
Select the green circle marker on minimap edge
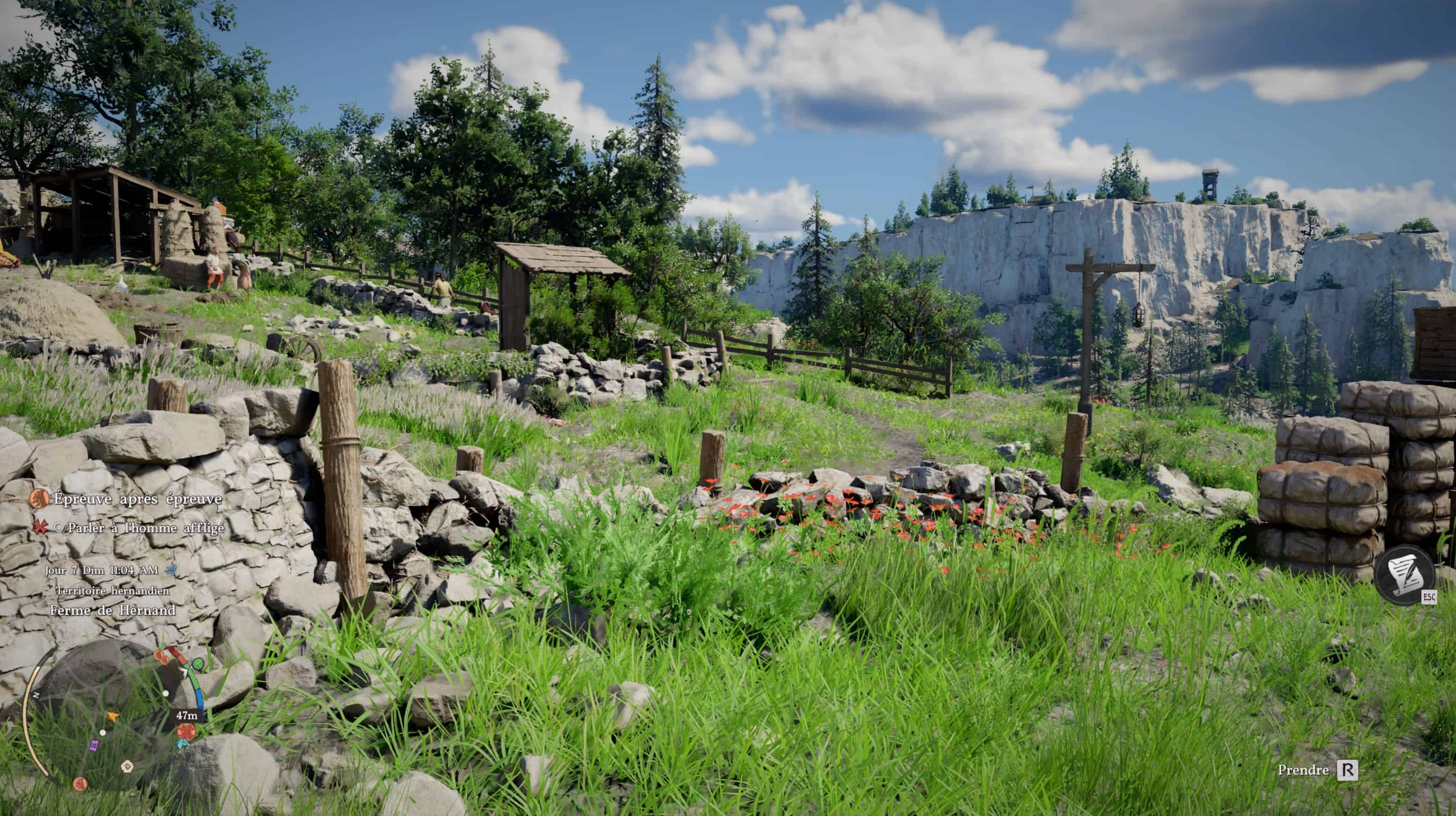tap(198, 663)
